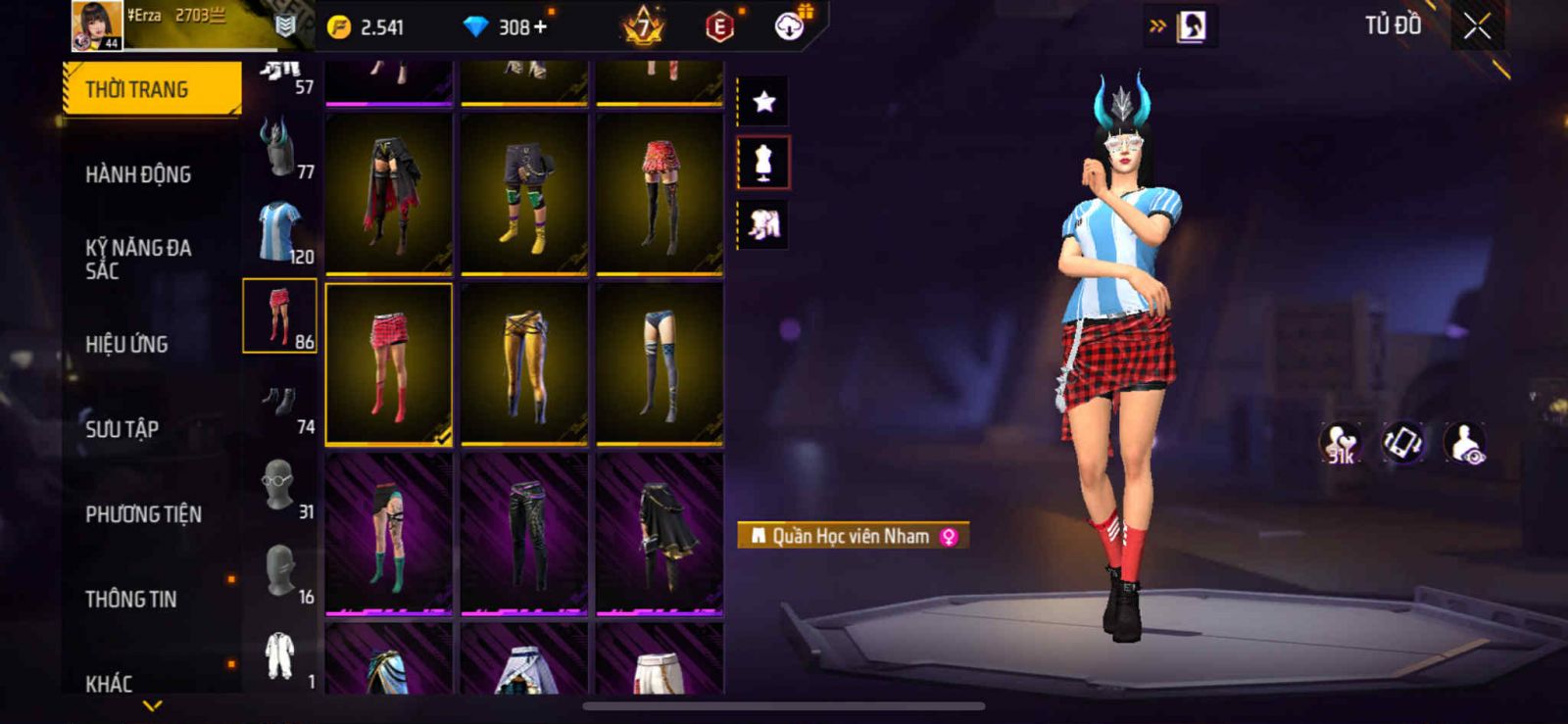The image size is (1568, 724).
Task: Open the Thời Trang fashion tab
Action: point(151,89)
